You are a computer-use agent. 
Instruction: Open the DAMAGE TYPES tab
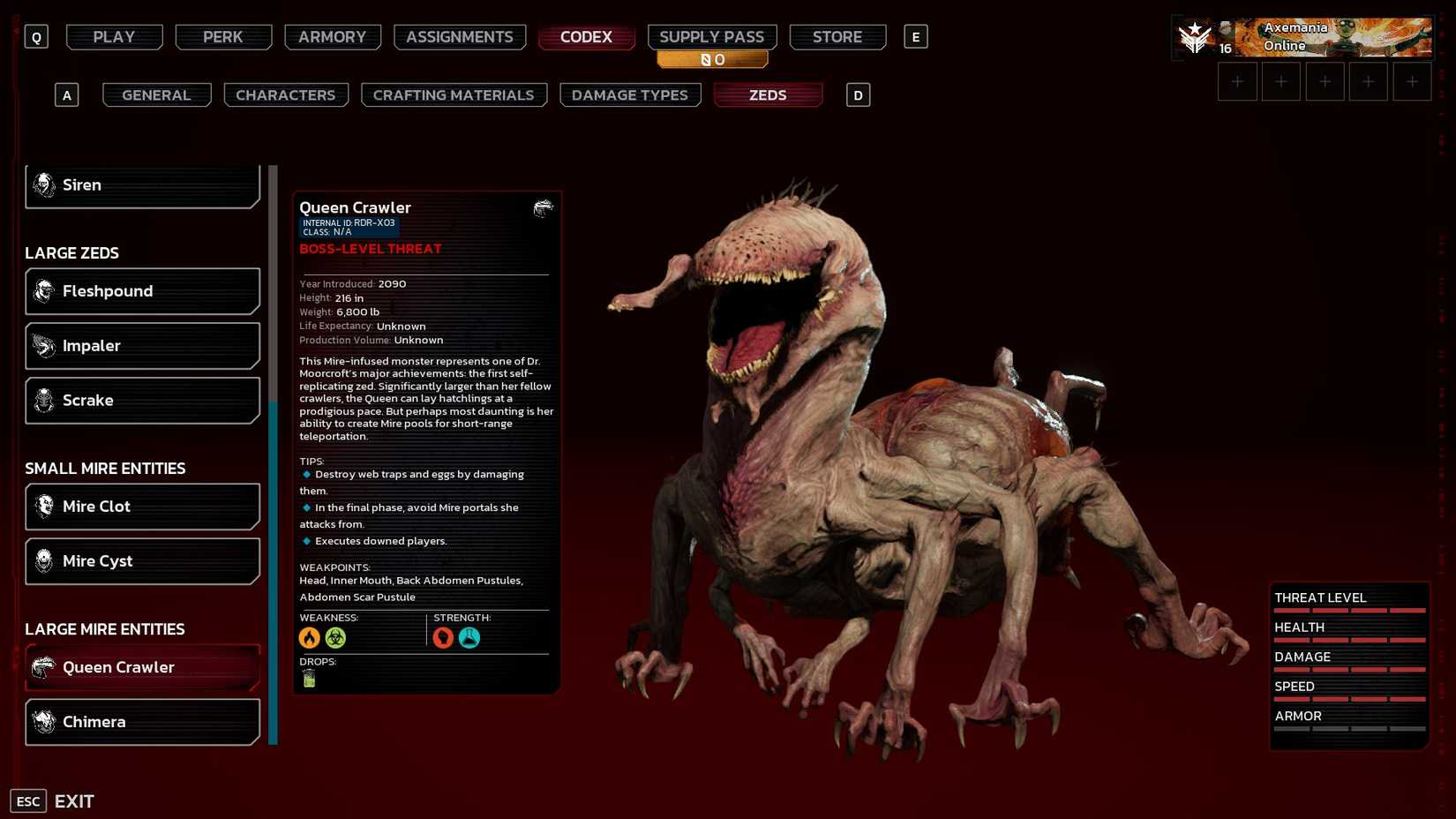click(630, 94)
